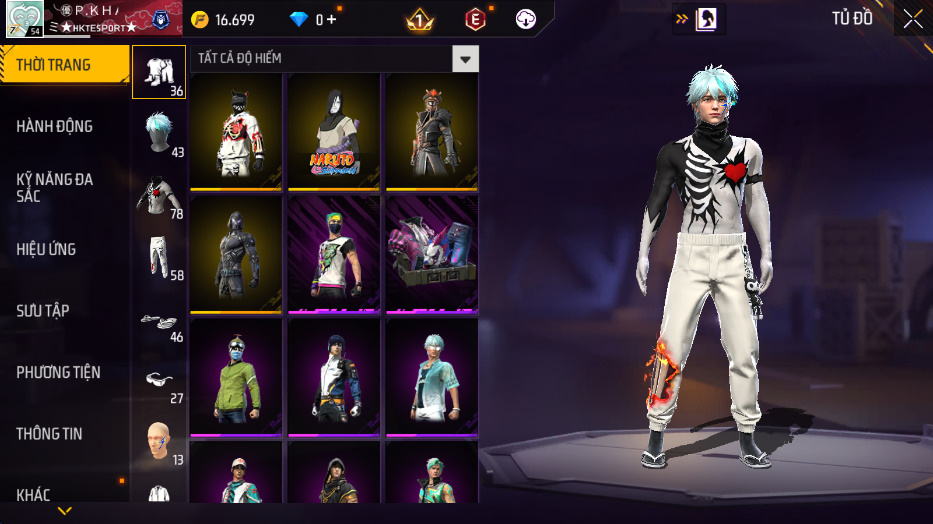Image resolution: width=933 pixels, height=524 pixels.
Task: Select the Thông Tin tab
Action: point(49,434)
